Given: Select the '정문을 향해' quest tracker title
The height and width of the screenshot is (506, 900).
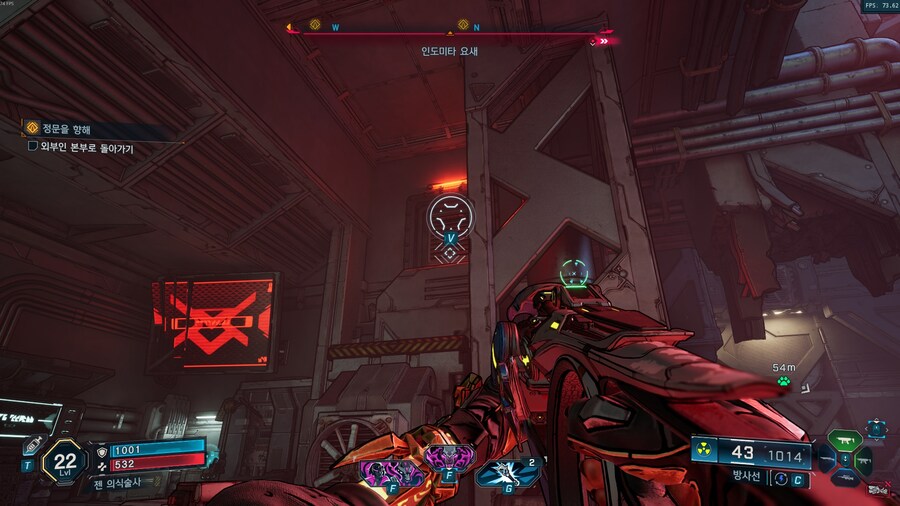Looking at the screenshot, I should [66, 129].
